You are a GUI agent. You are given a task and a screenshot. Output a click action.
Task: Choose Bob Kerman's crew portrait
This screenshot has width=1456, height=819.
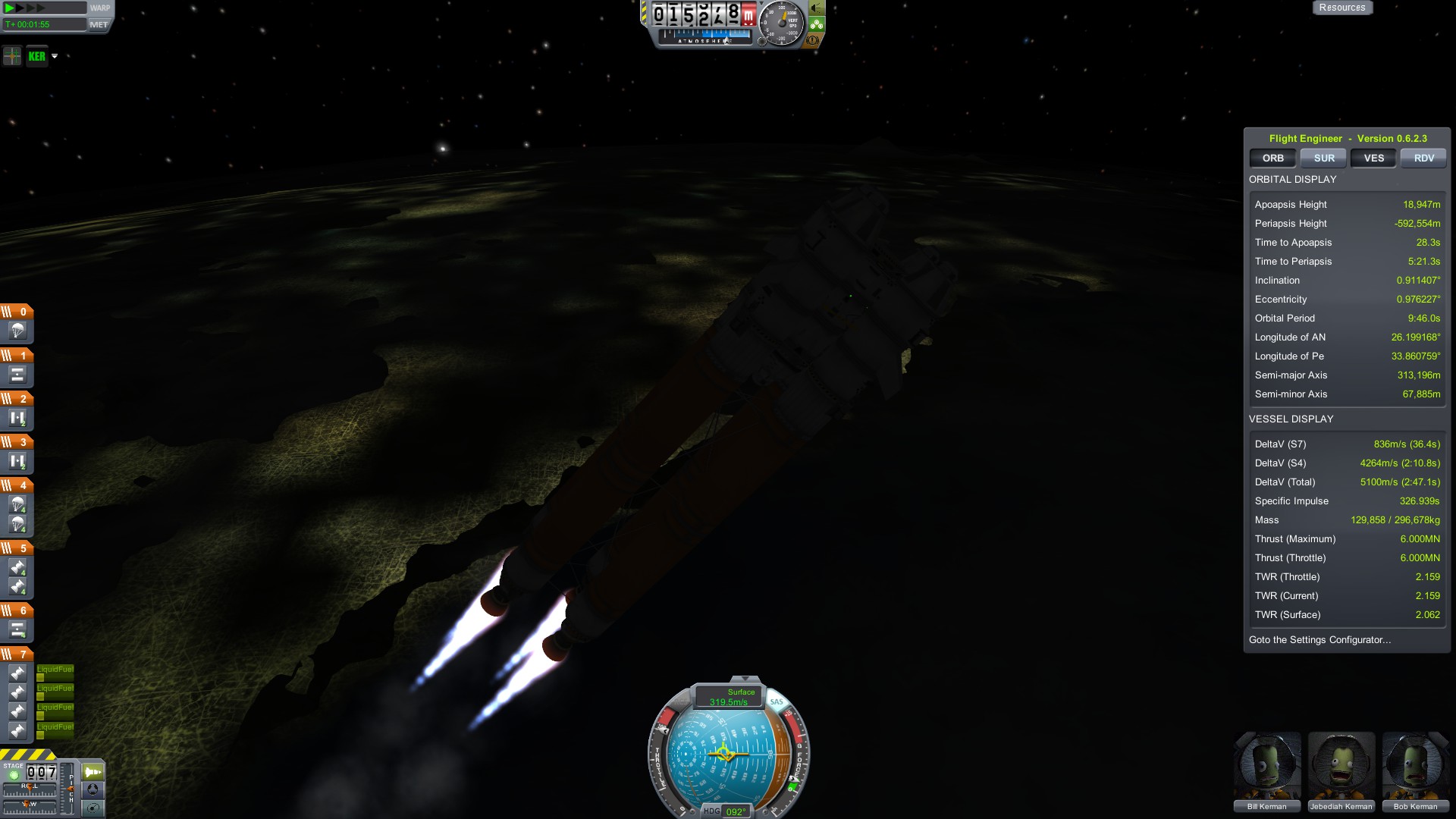click(1415, 767)
